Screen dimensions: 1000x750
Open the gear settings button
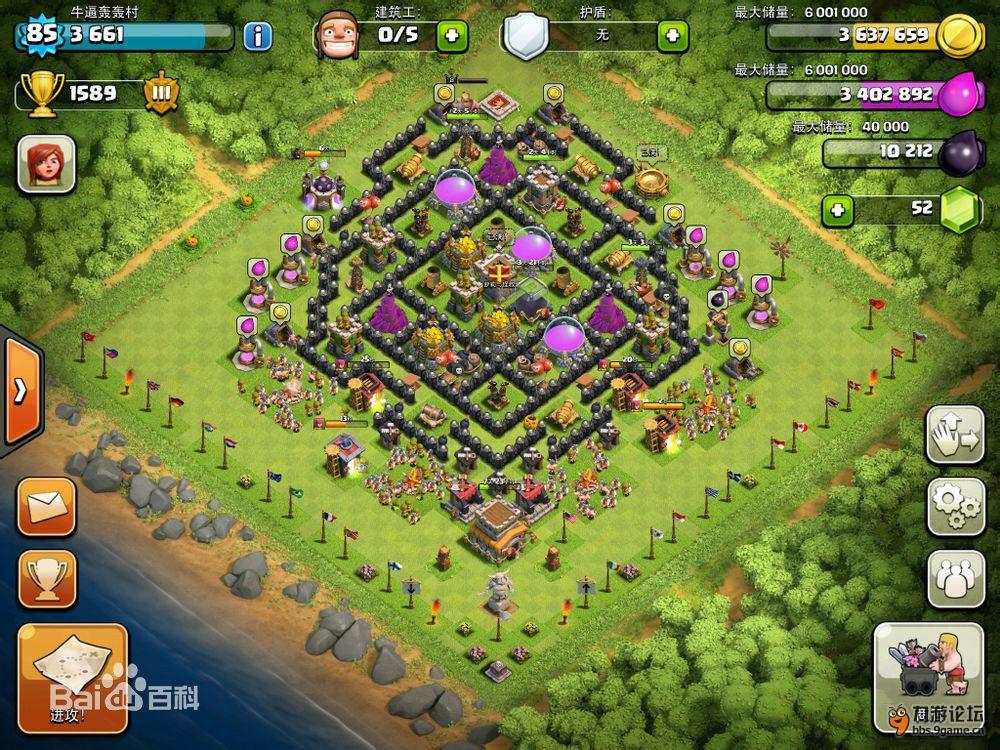[956, 506]
